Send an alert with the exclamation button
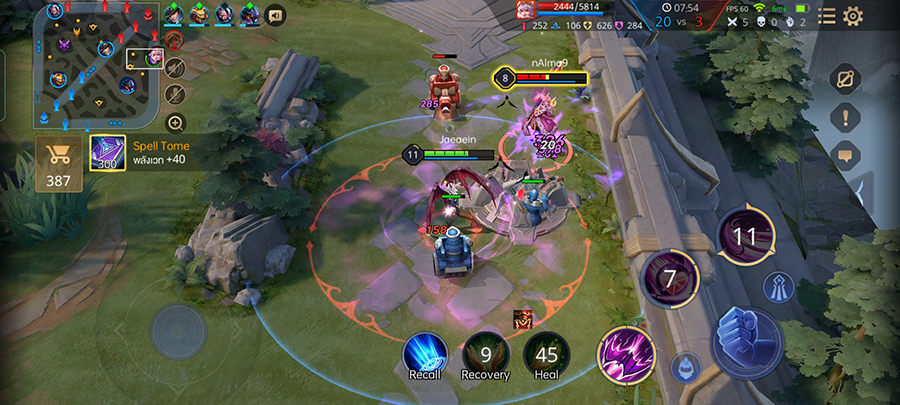Screen dimensions: 900x405 click(x=845, y=117)
